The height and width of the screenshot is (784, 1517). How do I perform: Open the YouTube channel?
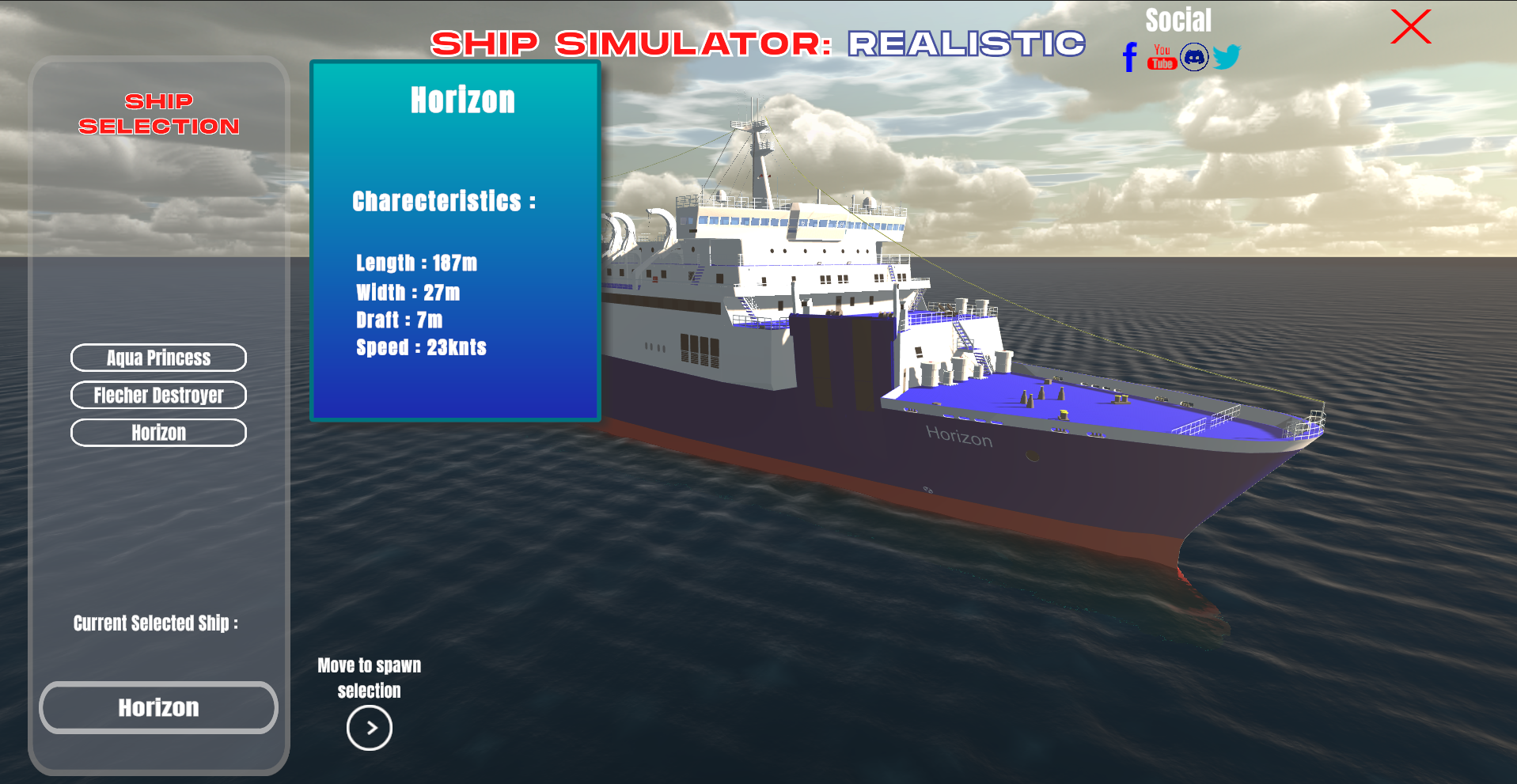[x=1161, y=57]
